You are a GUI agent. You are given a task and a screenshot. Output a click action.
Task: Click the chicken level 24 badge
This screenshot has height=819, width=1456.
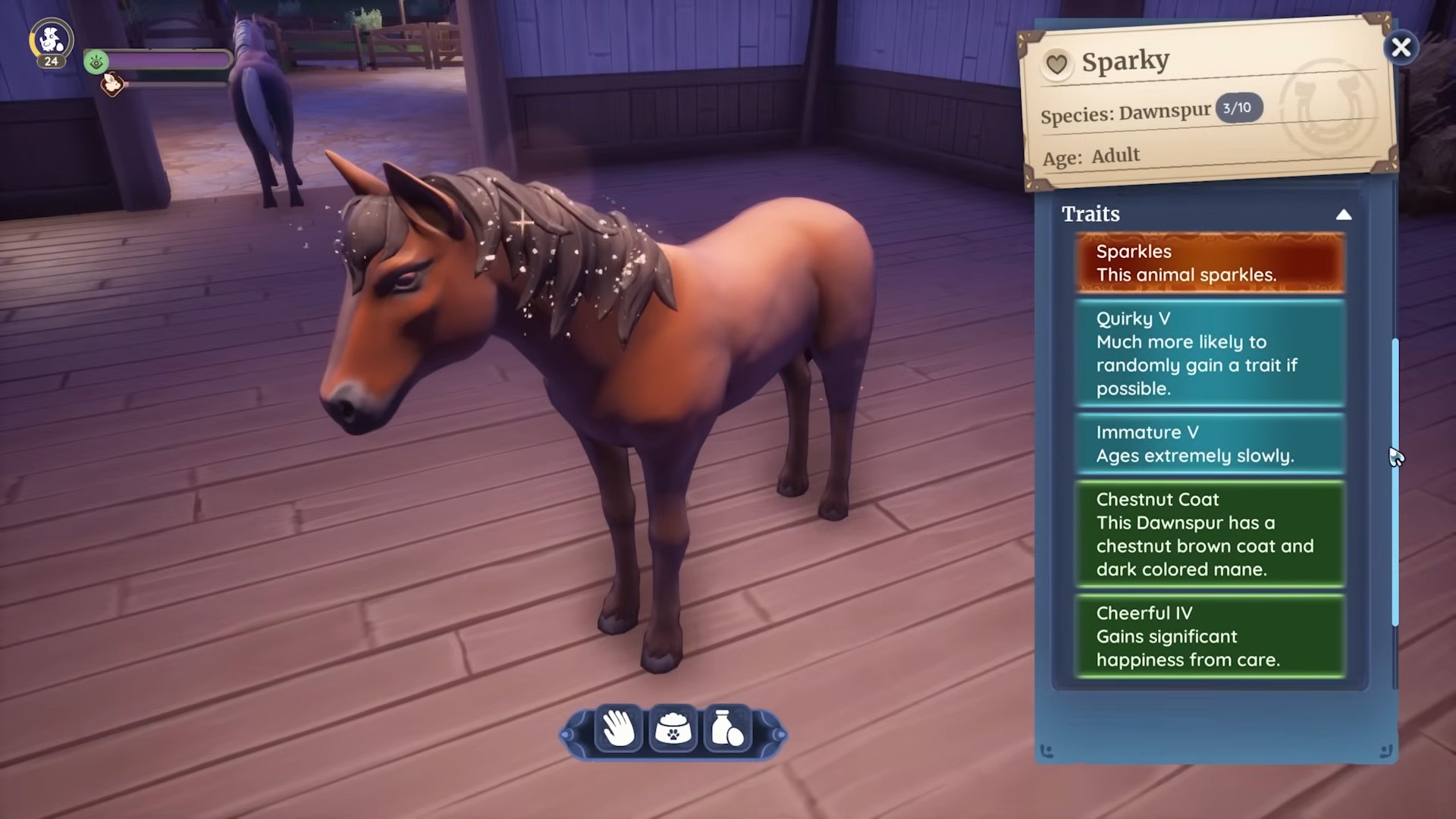(50, 42)
